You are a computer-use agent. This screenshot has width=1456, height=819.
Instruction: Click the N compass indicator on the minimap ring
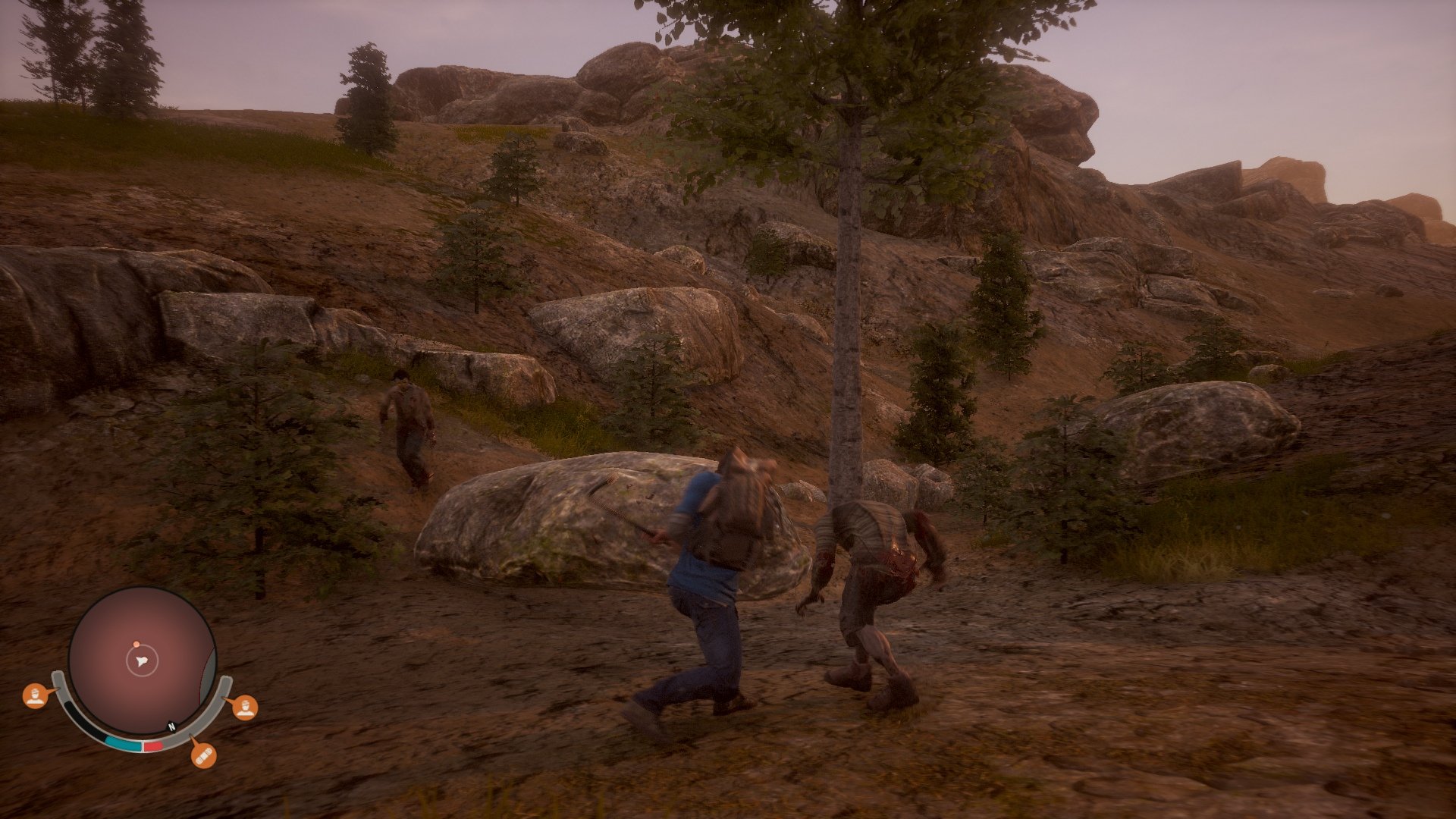pyautogui.click(x=171, y=726)
